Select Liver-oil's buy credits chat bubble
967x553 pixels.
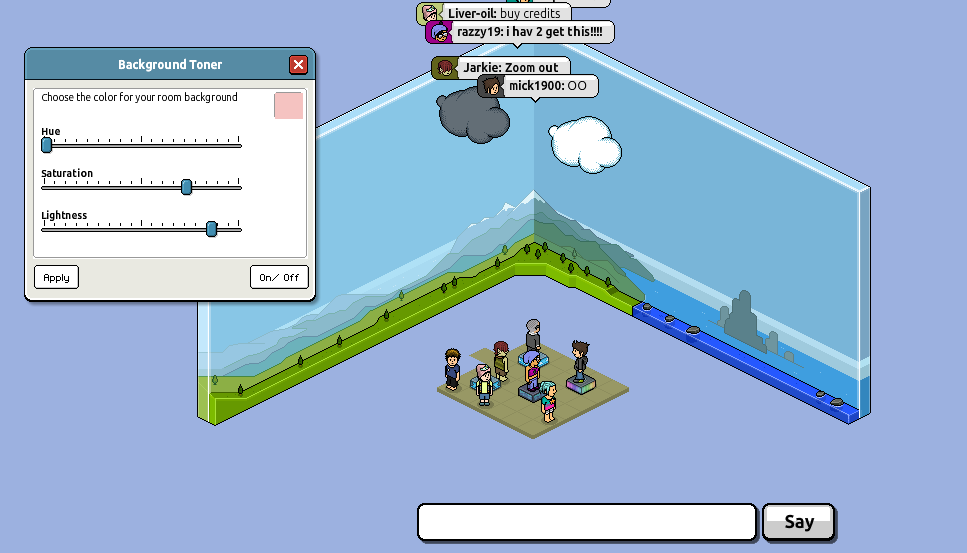(494, 14)
